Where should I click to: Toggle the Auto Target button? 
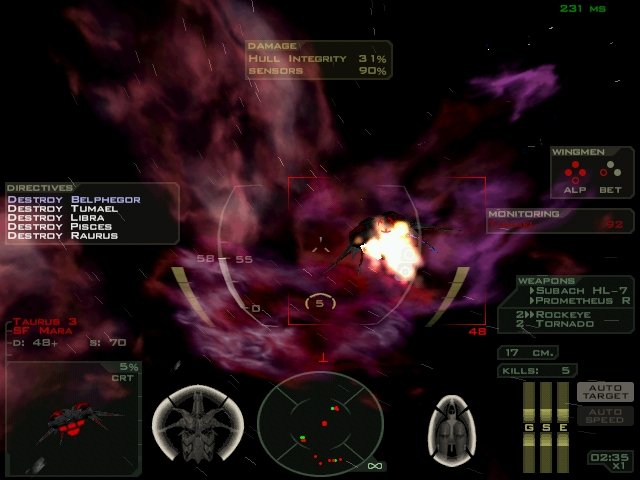[606, 393]
